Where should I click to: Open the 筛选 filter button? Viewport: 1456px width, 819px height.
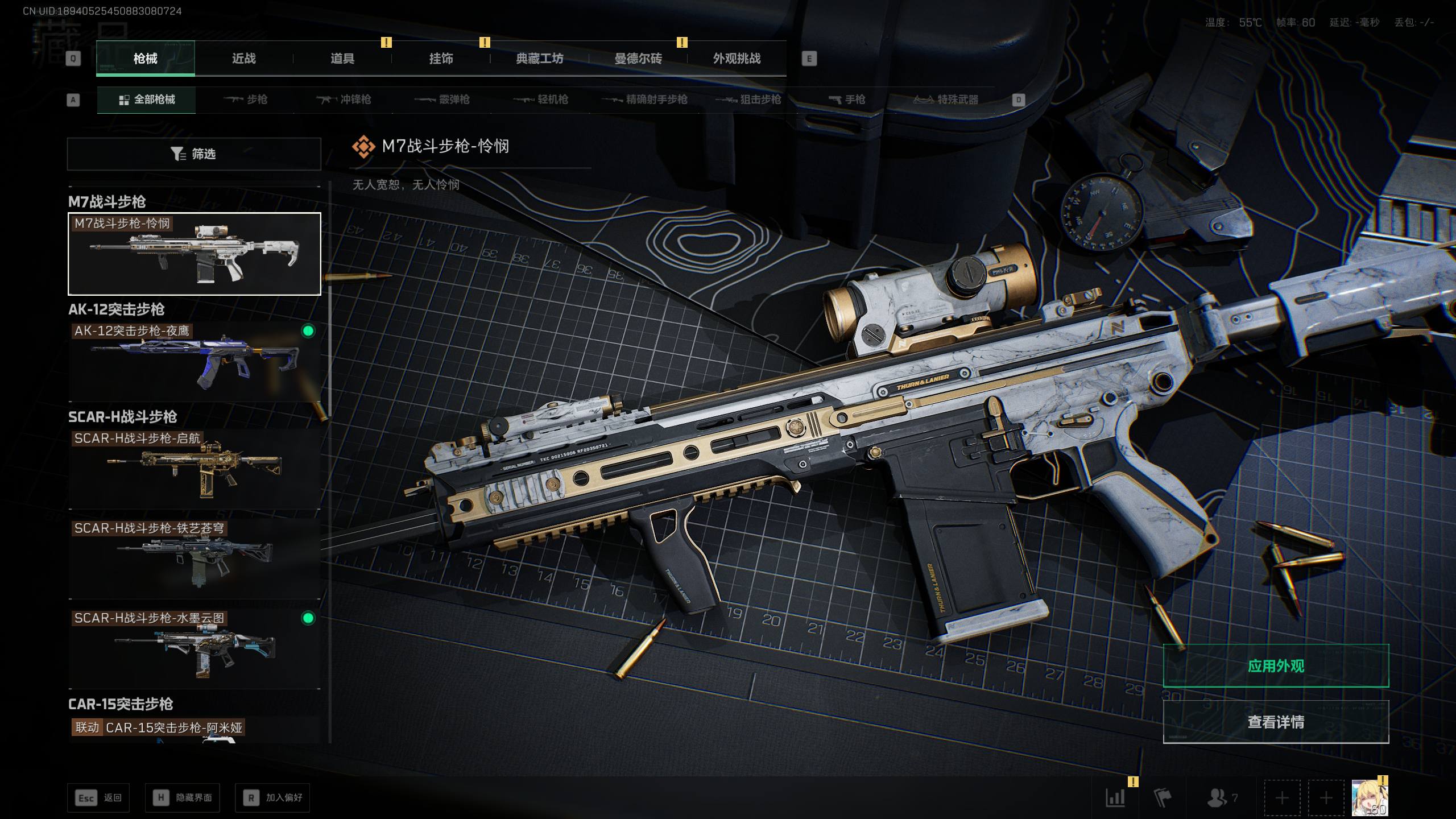194,154
